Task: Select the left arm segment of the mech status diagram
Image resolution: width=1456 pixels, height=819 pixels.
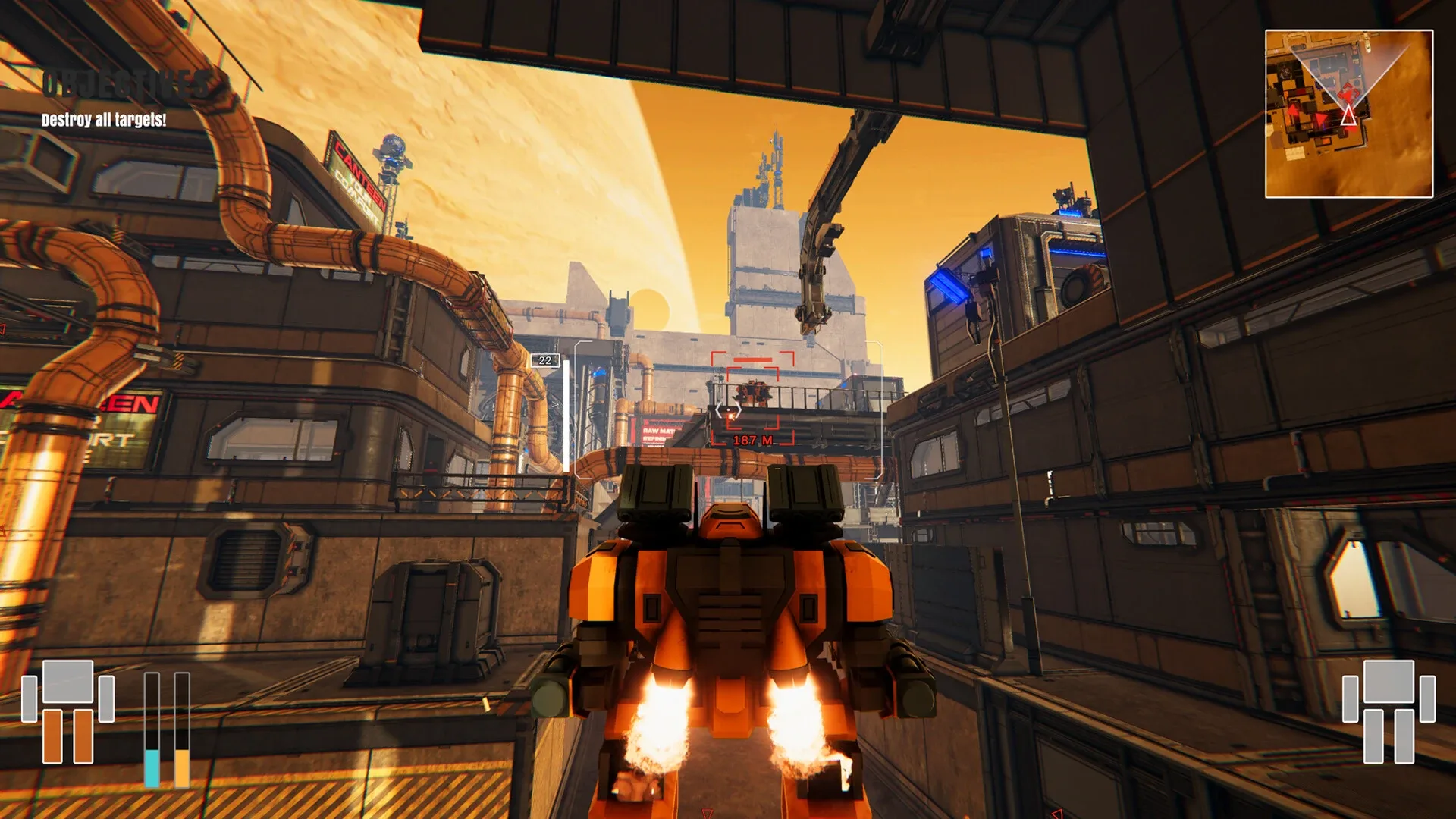Action: (x=29, y=699)
